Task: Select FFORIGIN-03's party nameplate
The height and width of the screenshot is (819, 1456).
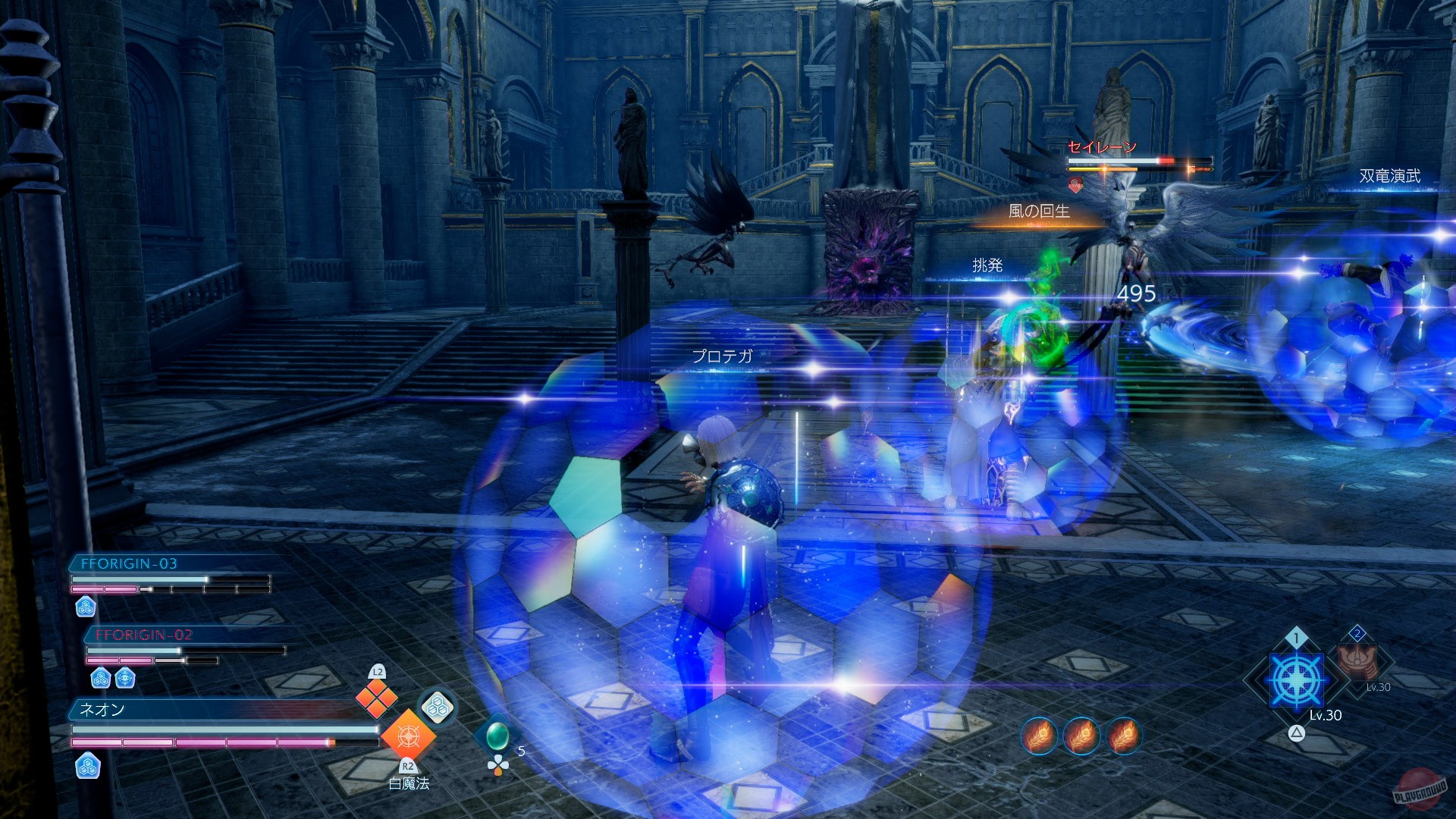Action: click(x=129, y=564)
